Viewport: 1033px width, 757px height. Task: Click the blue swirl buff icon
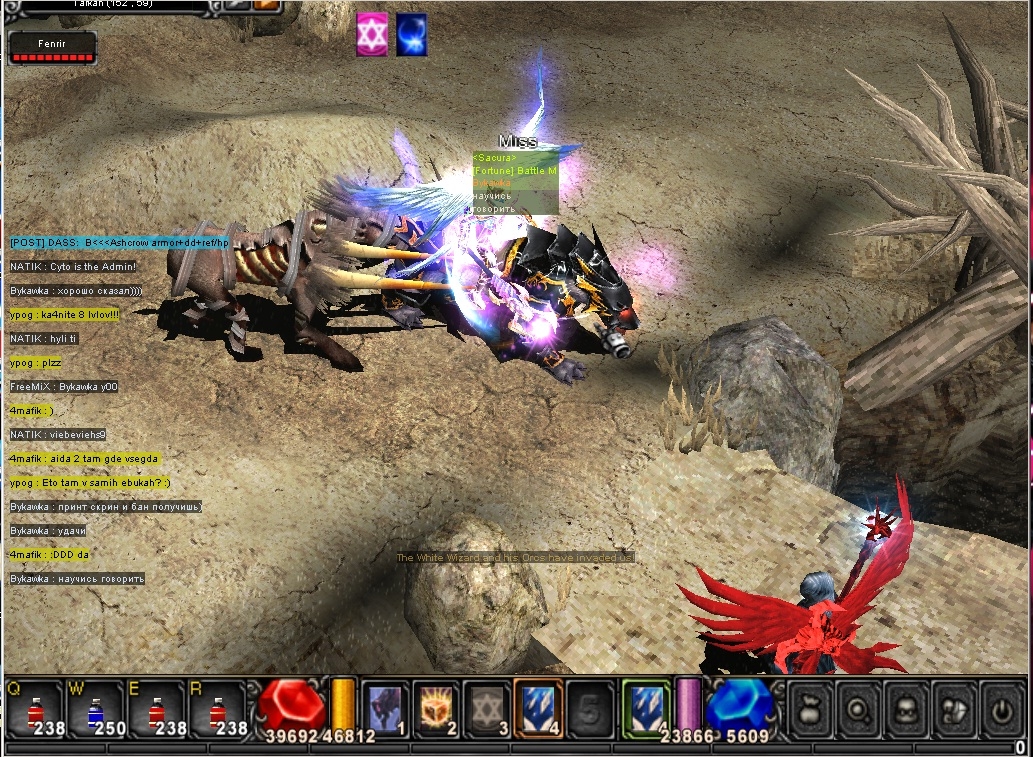pyautogui.click(x=411, y=35)
